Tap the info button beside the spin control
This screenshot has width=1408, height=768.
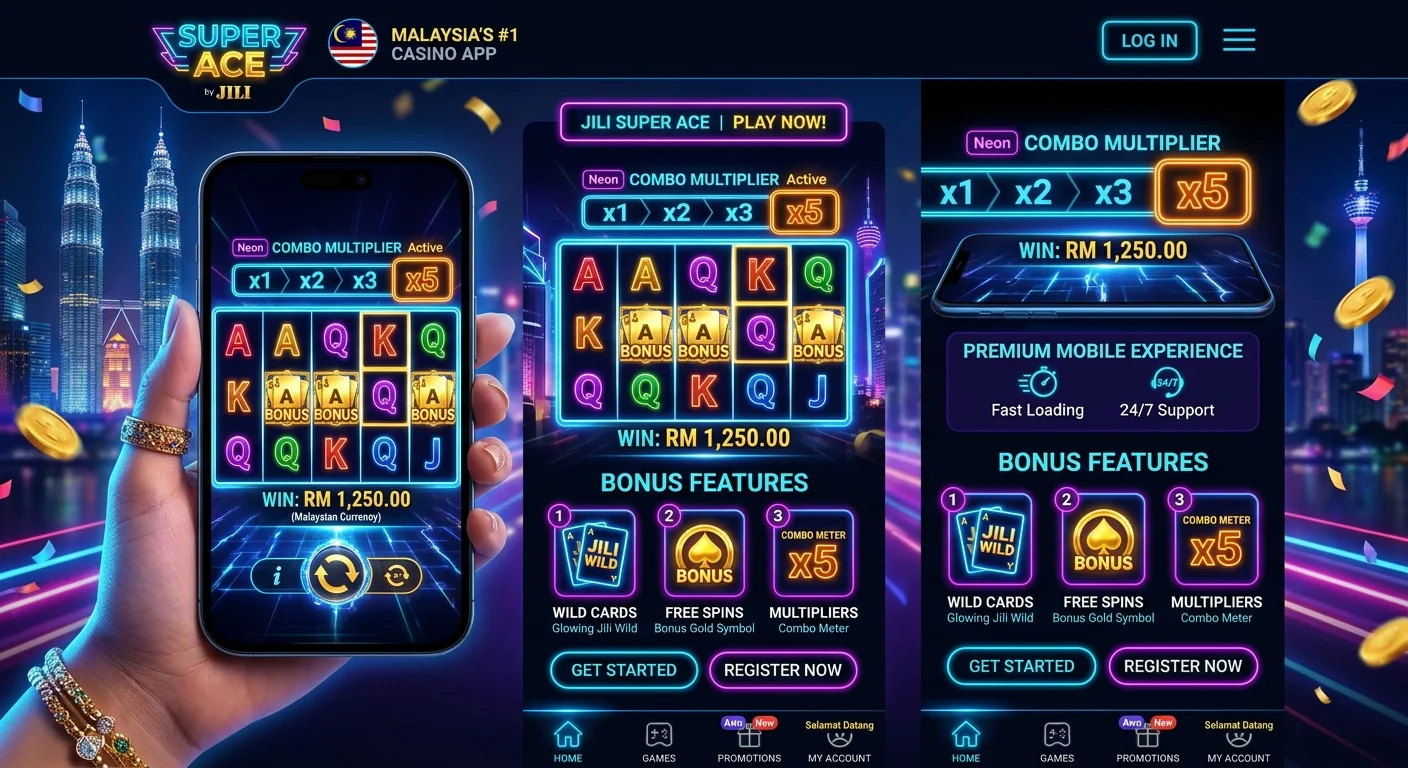click(277, 576)
